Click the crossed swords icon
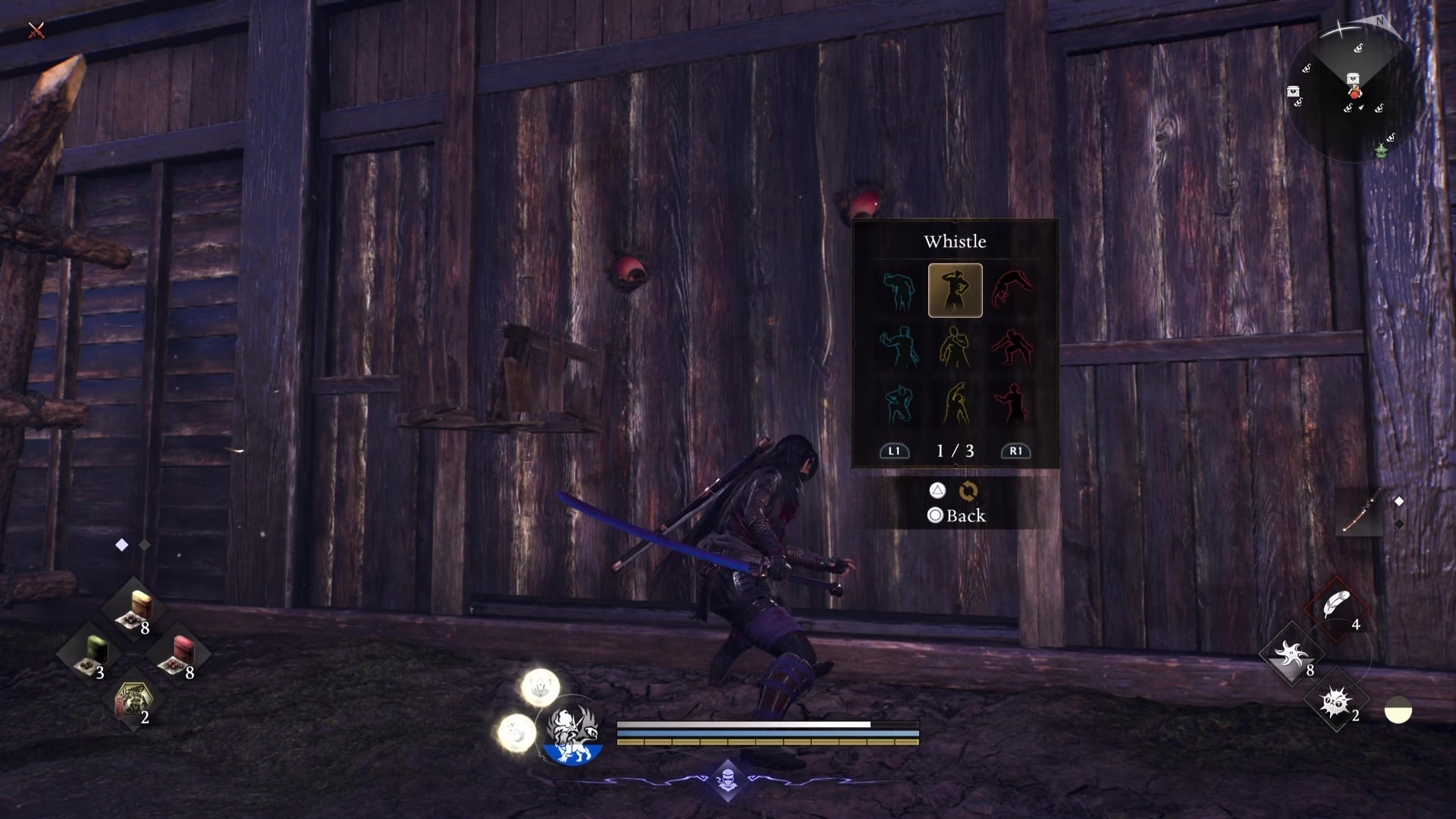This screenshot has height=819, width=1456. [36, 30]
